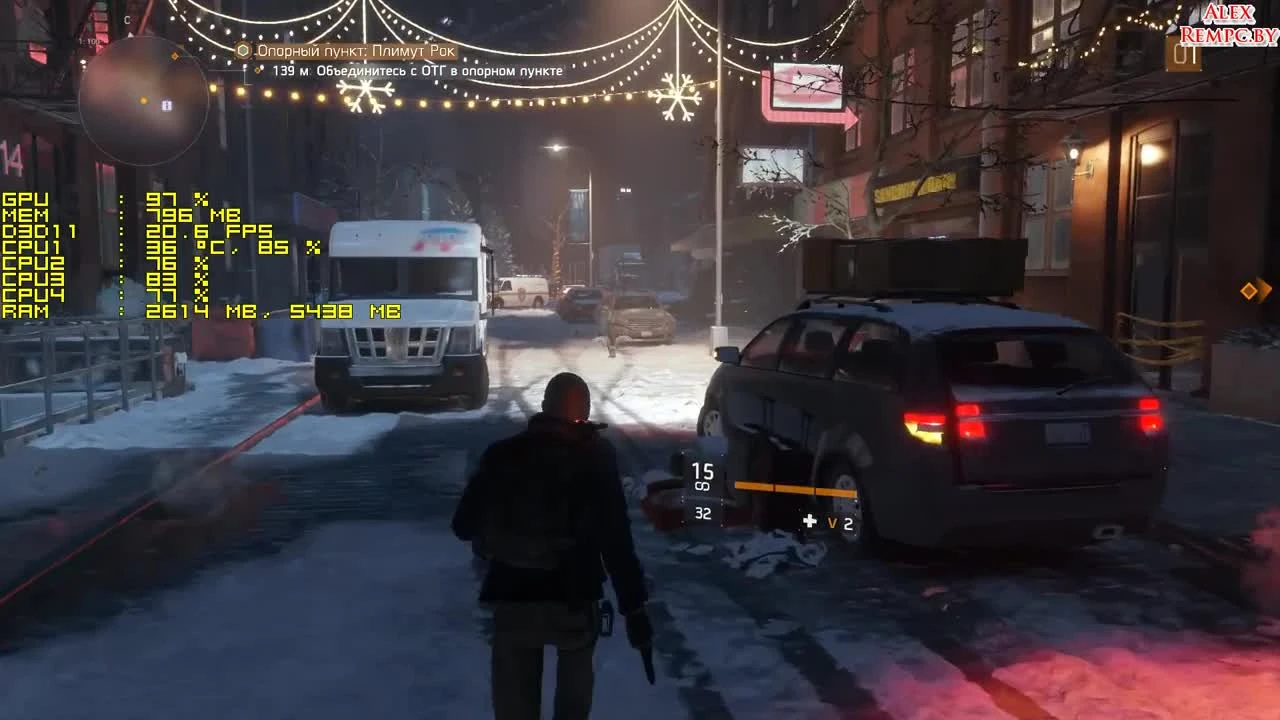Collapse the minimap compass display

(x=126, y=17)
